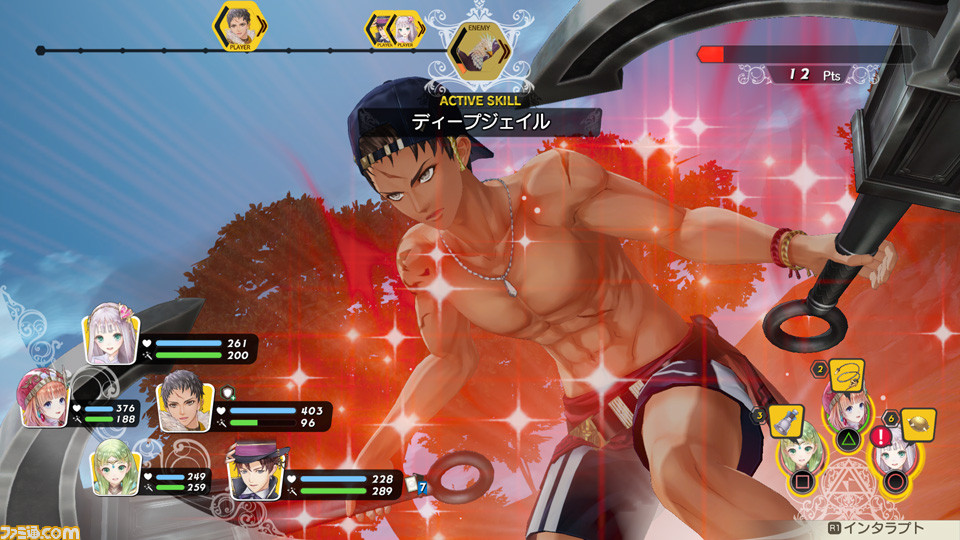
Task: Inspect the card status icon numbered 7
Action: coord(416,487)
